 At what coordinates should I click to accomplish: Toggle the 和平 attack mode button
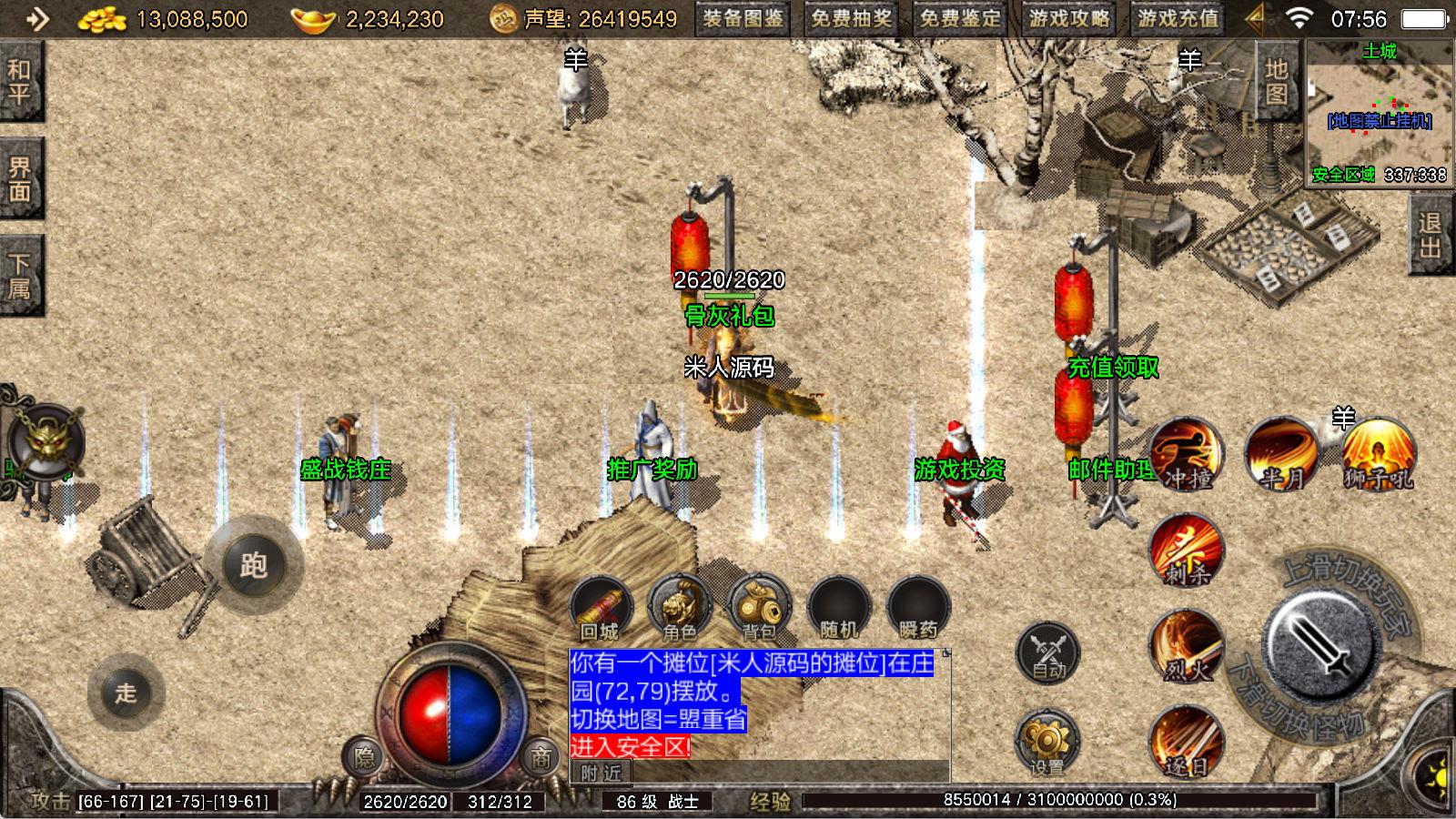coord(19,81)
